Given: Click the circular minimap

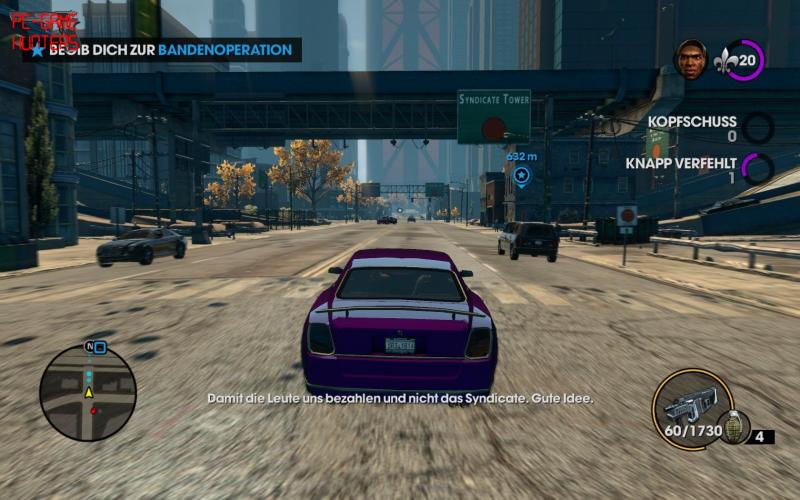Looking at the screenshot, I should click(88, 392).
